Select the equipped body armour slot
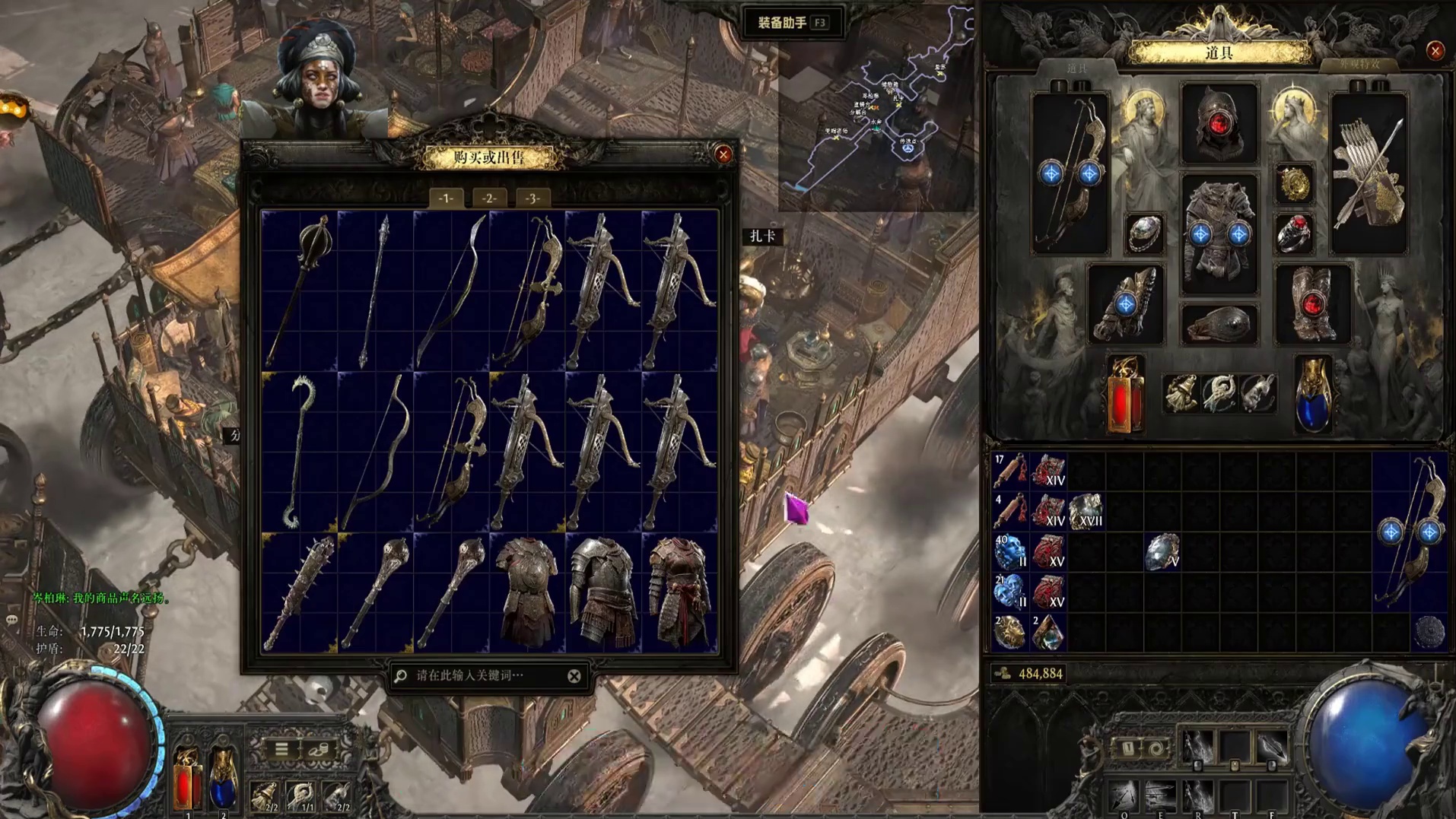 (x=1219, y=233)
